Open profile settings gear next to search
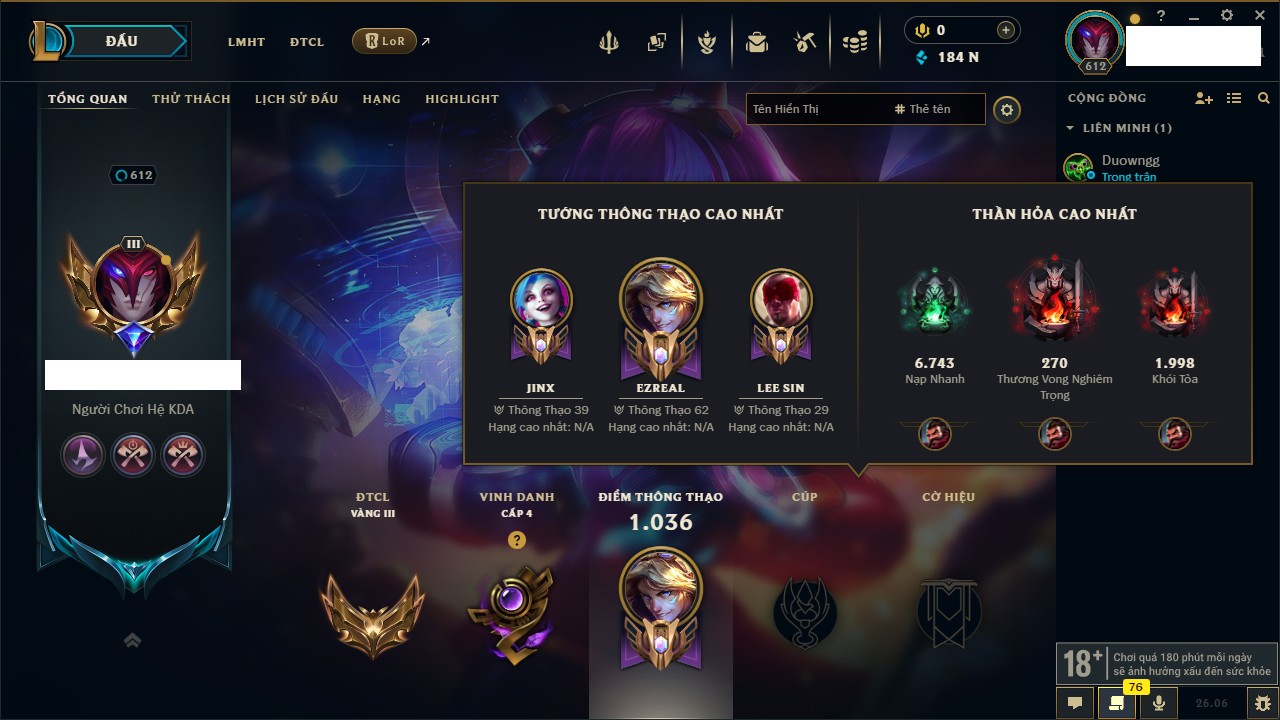 1007,109
